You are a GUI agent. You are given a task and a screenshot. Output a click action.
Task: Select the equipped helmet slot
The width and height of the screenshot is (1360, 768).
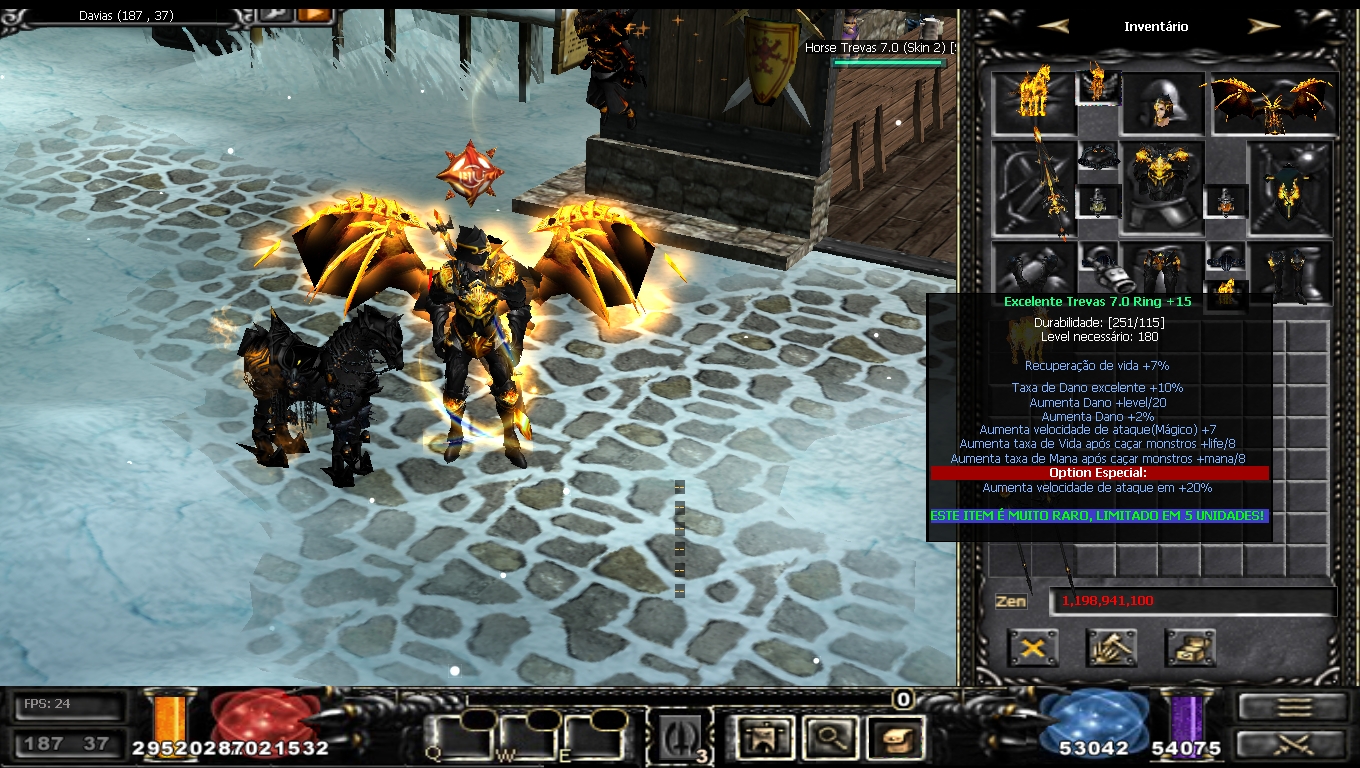click(1162, 103)
